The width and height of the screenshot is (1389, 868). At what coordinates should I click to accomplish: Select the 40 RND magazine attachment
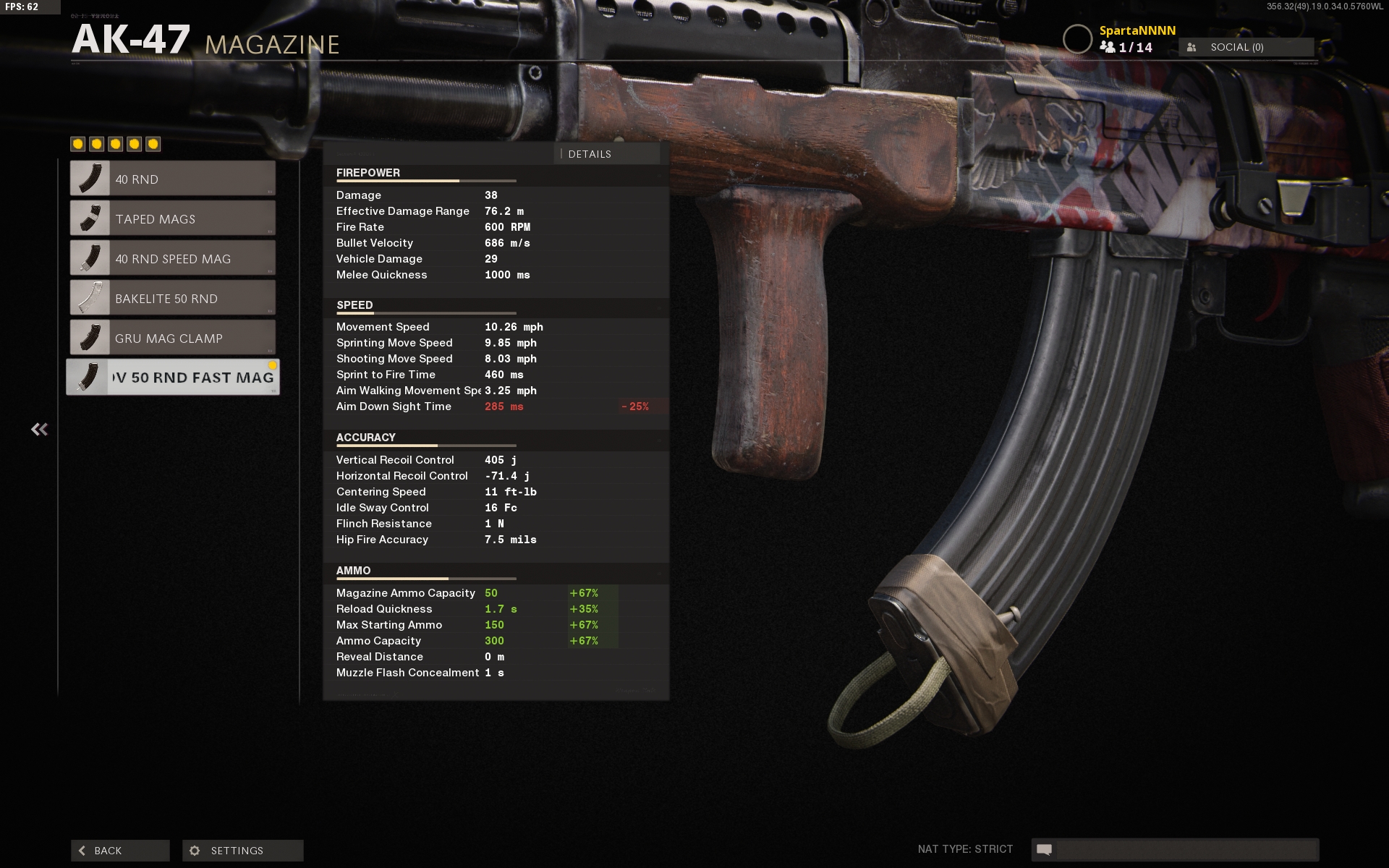(173, 179)
